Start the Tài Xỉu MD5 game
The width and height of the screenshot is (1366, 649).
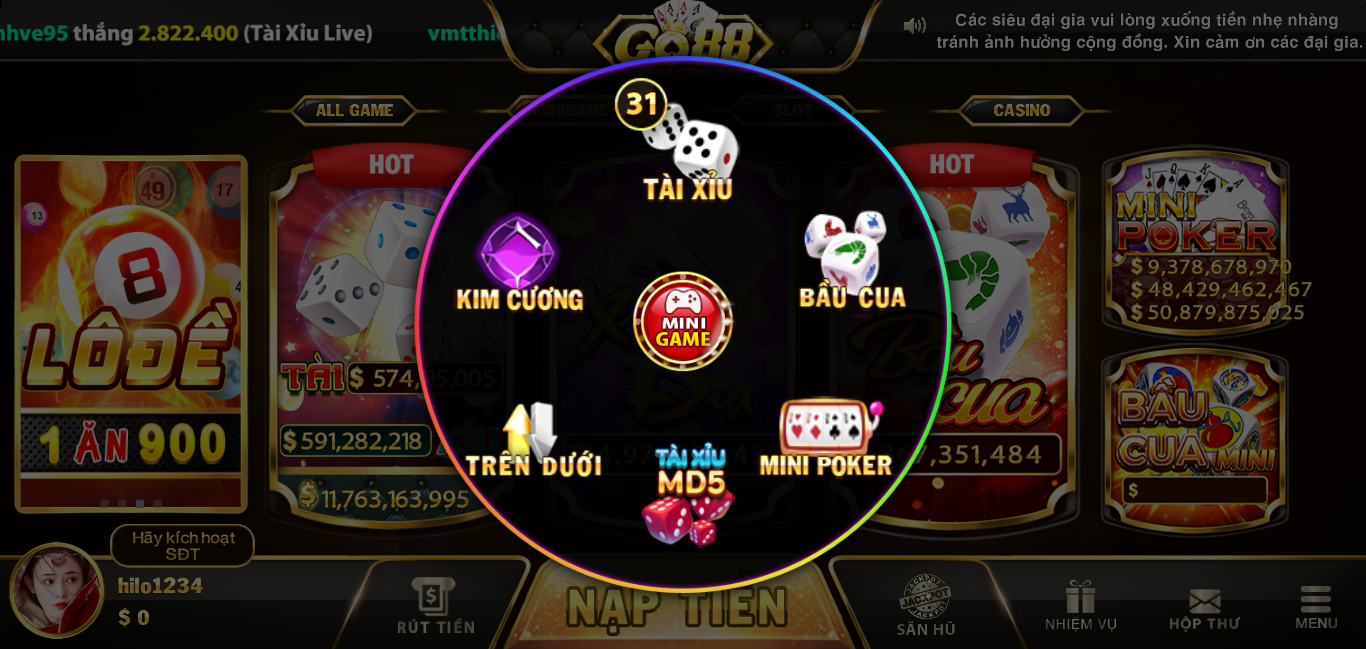coord(689,497)
